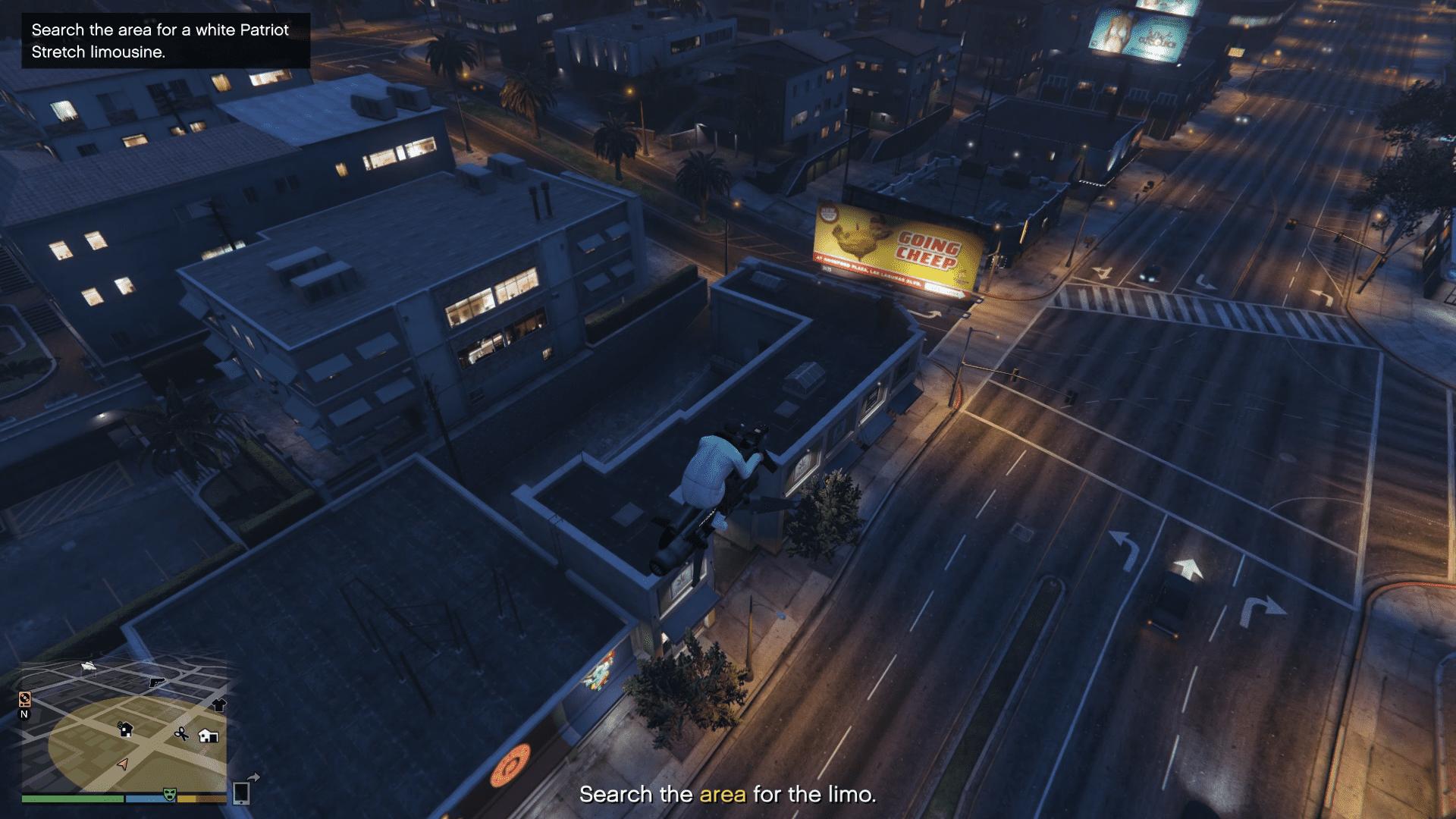1456x819 pixels.
Task: Click the Ammu-Nation pistol marker on minimap
Action: click(157, 682)
